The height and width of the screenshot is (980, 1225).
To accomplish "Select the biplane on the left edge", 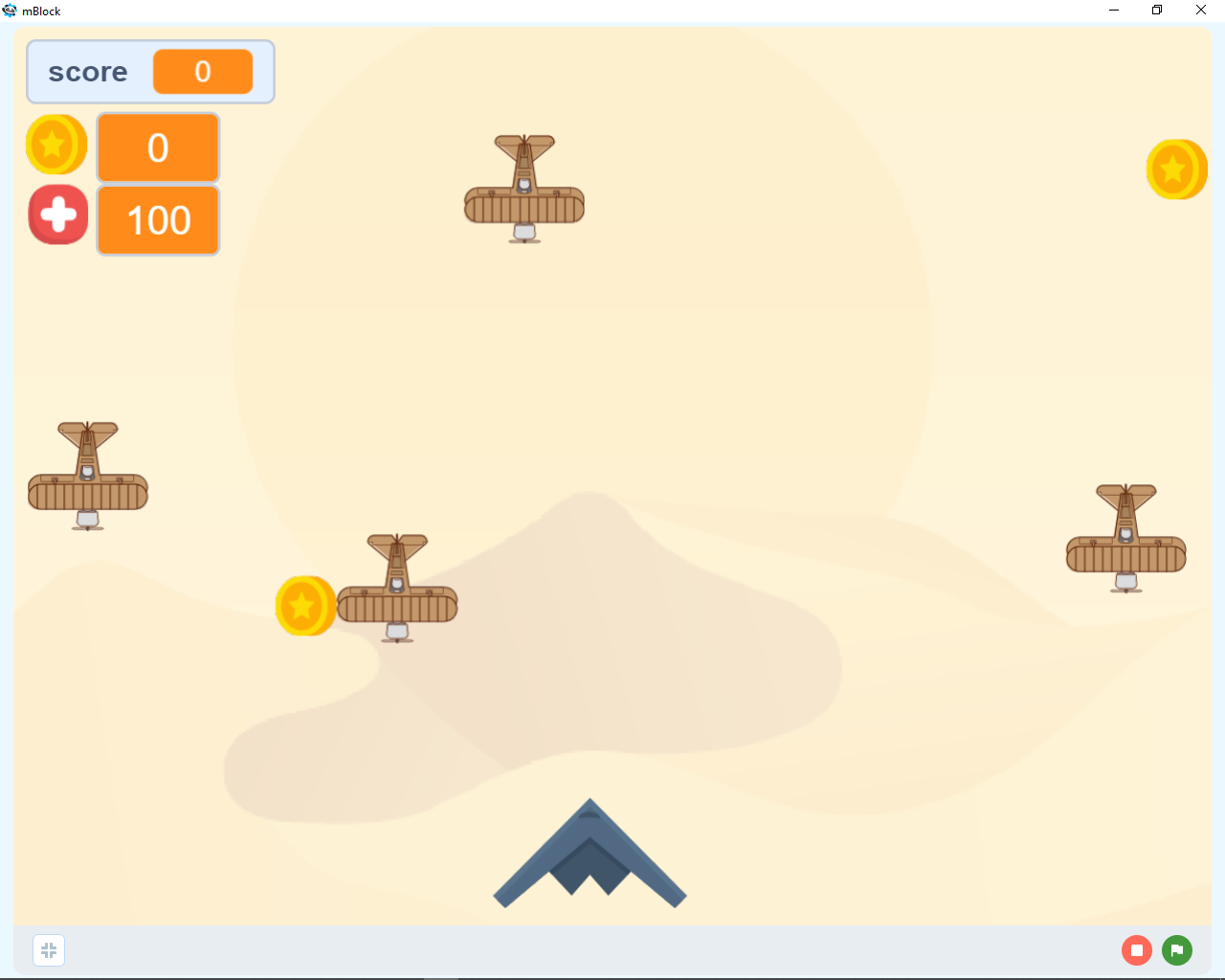I will 88,474.
